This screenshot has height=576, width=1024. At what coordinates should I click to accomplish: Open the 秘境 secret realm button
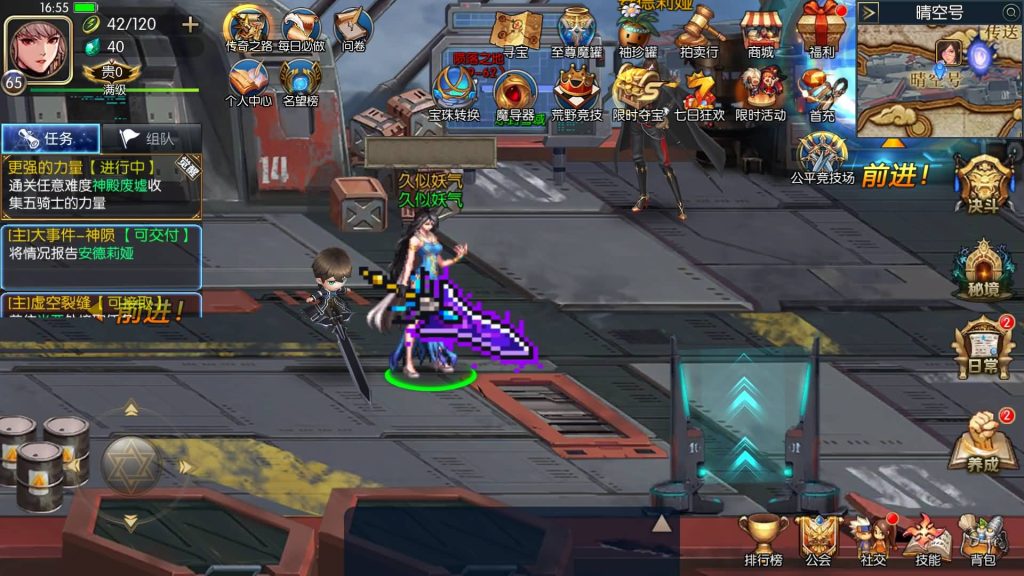pos(983,268)
